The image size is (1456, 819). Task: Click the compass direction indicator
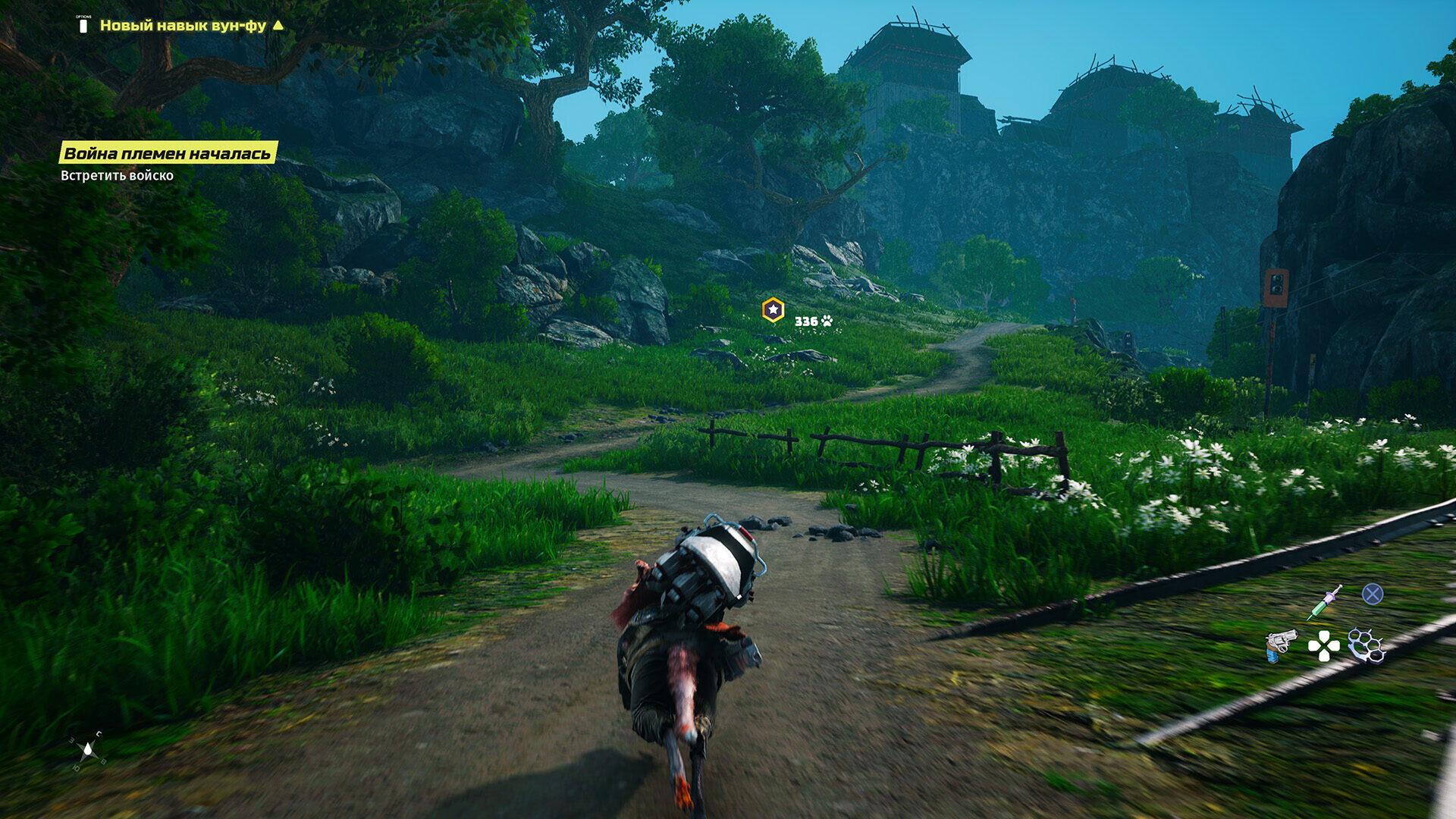point(87,750)
